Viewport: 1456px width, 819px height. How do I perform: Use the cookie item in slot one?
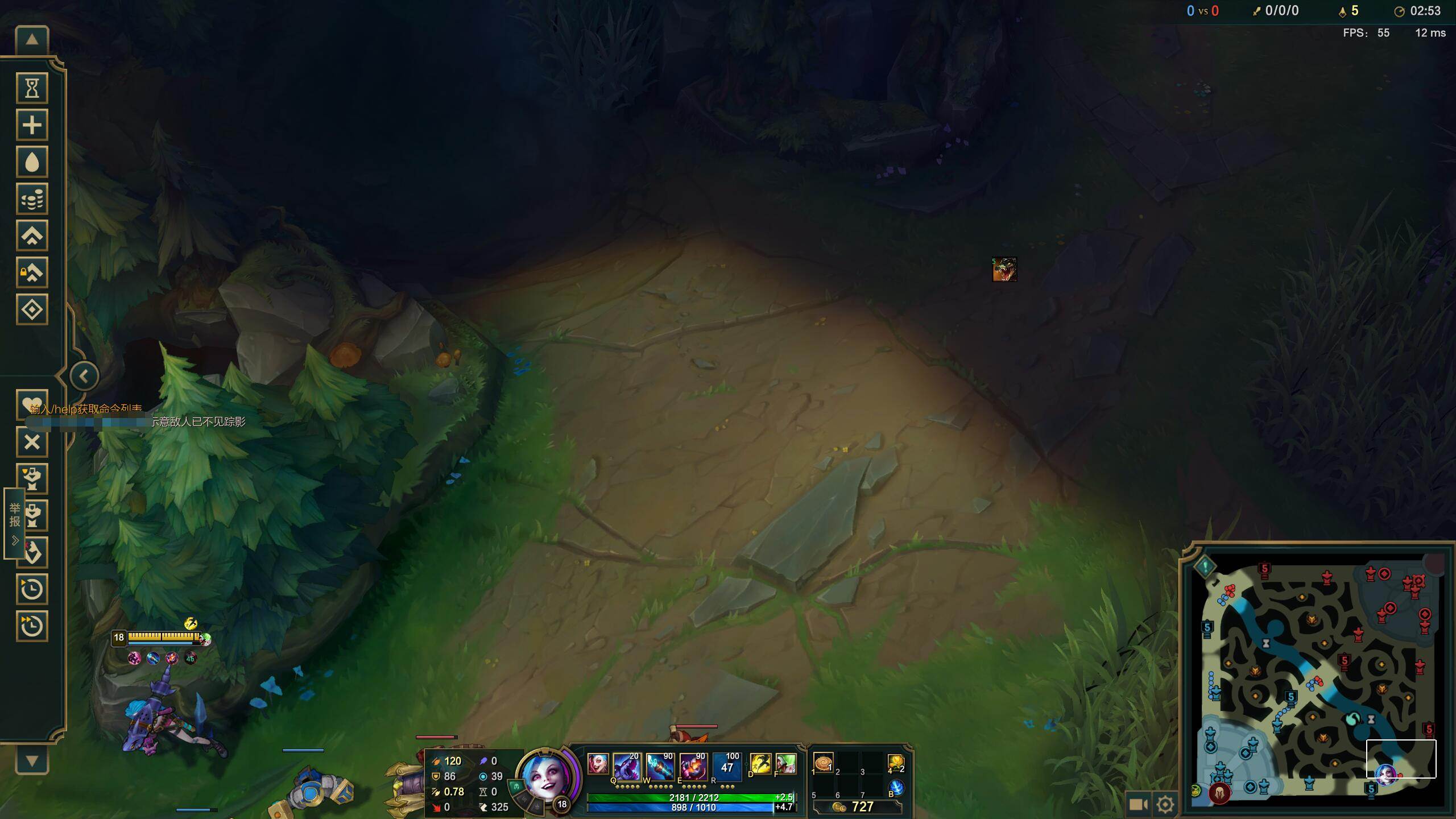823,763
